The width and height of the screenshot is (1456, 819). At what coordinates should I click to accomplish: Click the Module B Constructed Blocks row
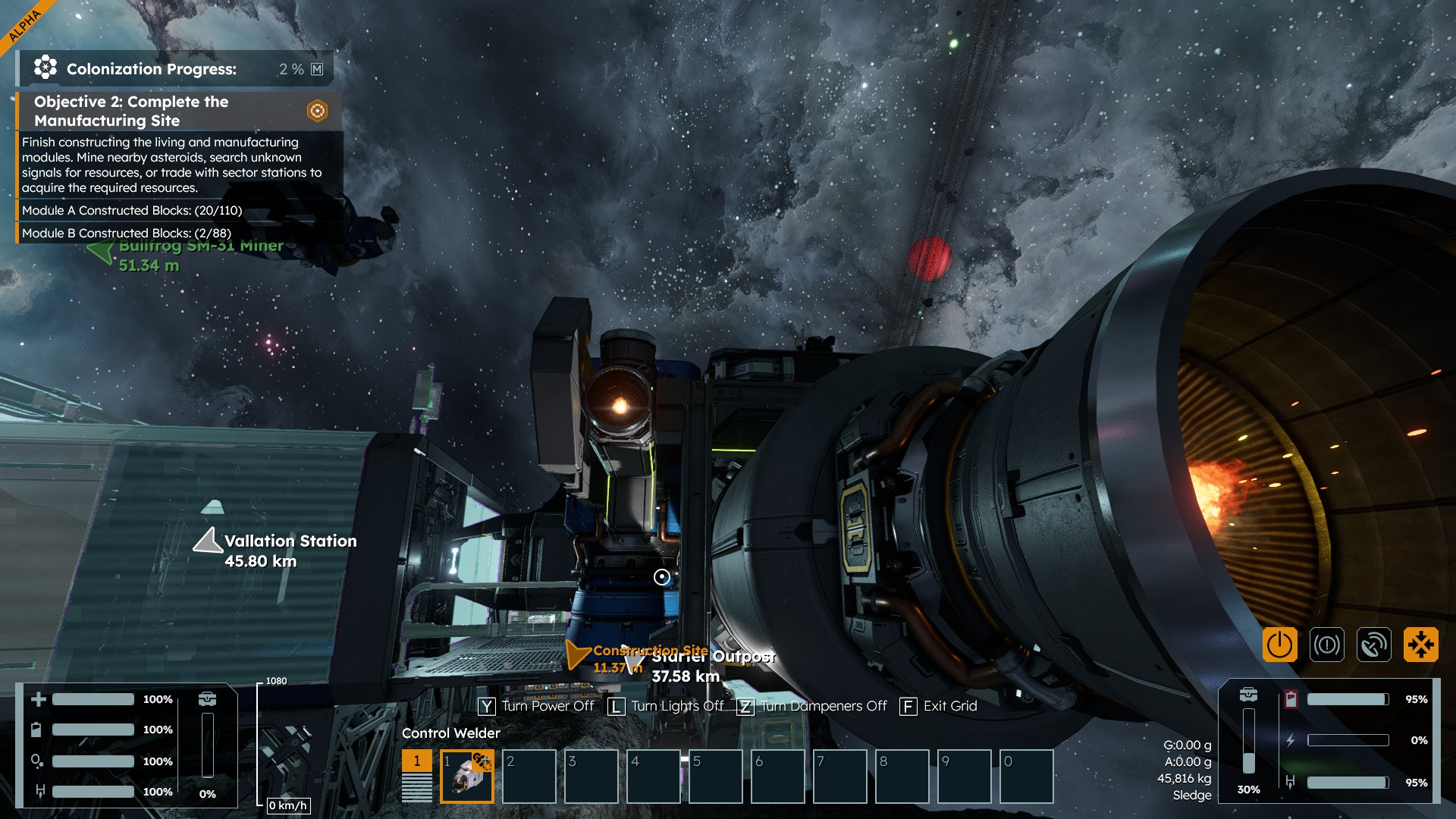127,233
